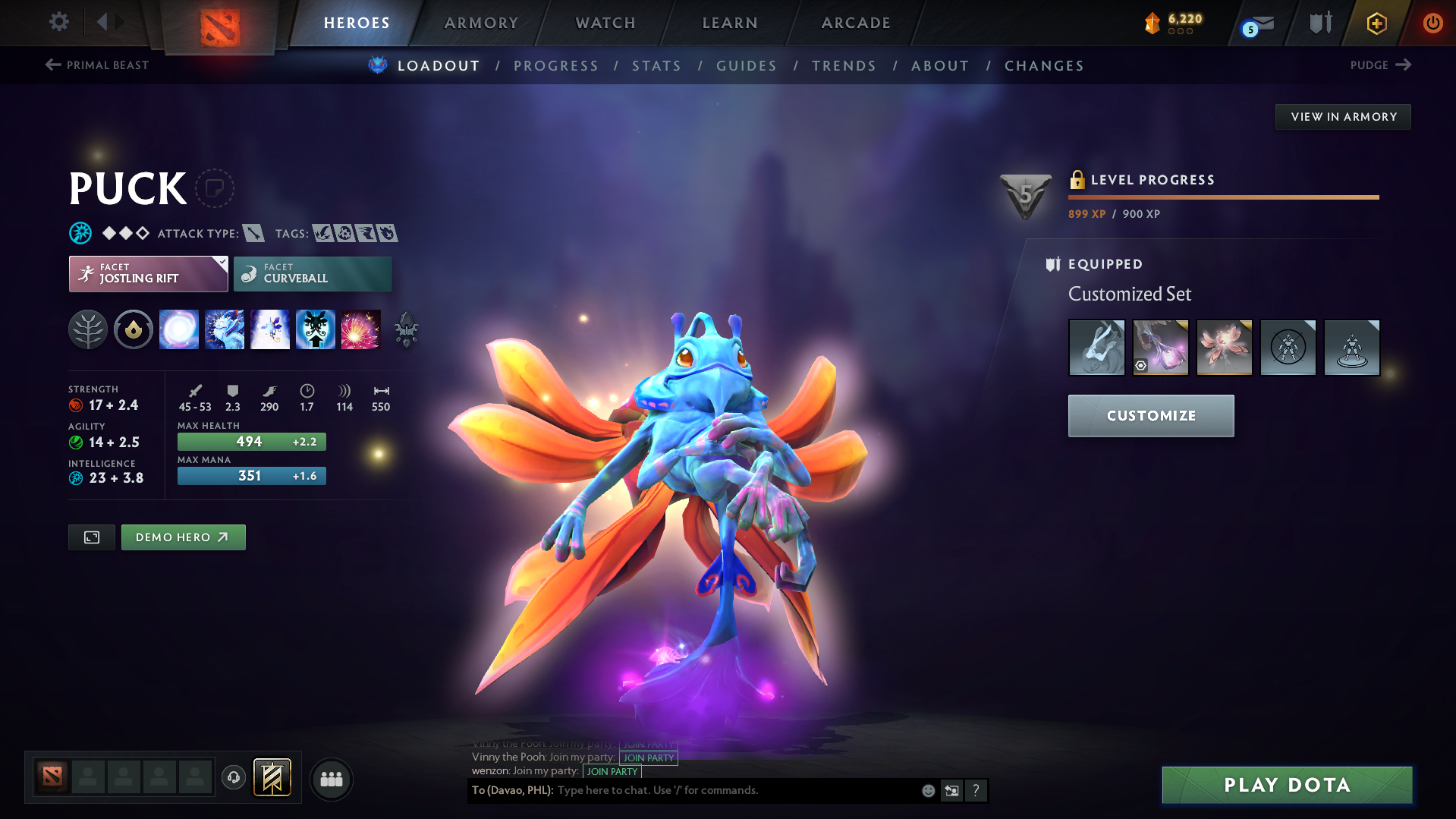Screen dimensions: 1456x819
Task: Click the Phase Shift ability icon
Action: pos(270,329)
